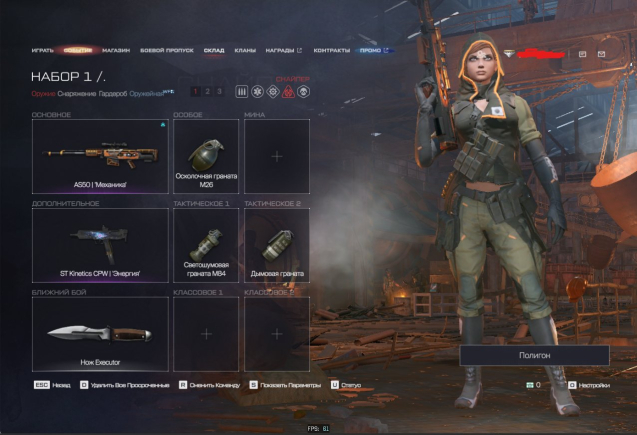Add an item to the empty МИНА slot
This screenshot has height=435, width=637.
tap(277, 156)
